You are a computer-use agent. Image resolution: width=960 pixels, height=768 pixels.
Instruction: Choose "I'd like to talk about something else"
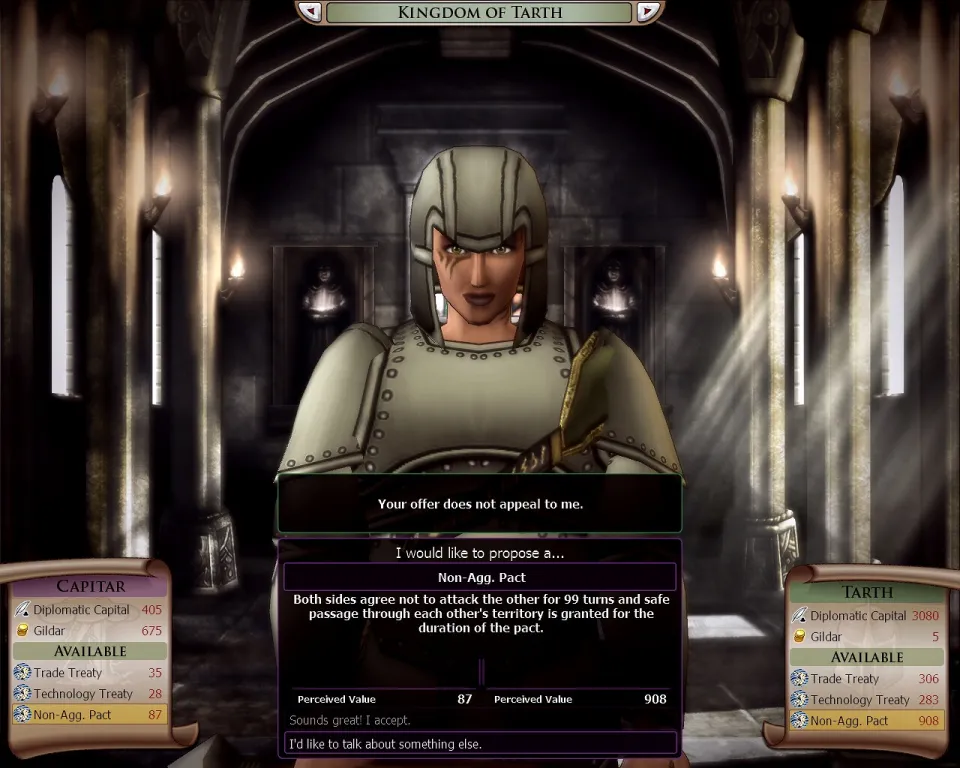[x=480, y=743]
